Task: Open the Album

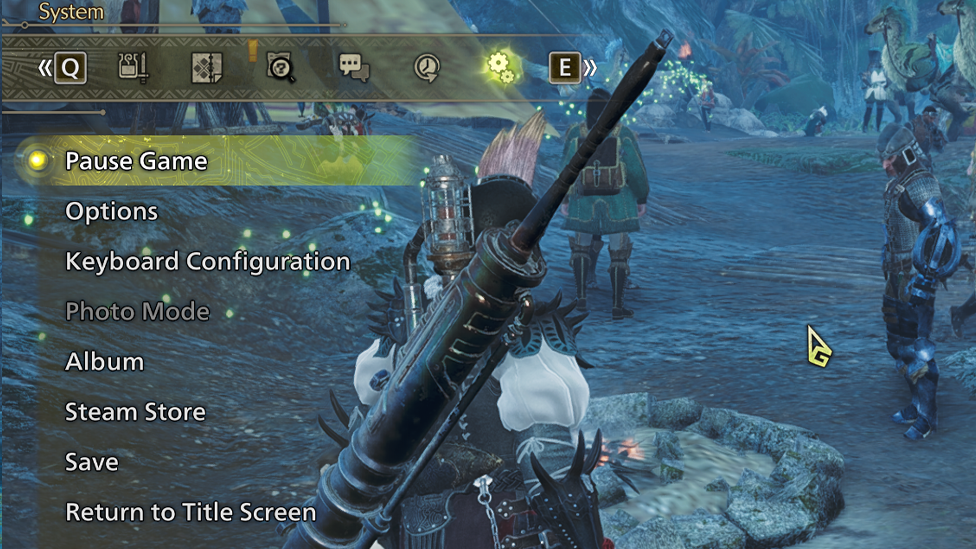Action: [104, 361]
